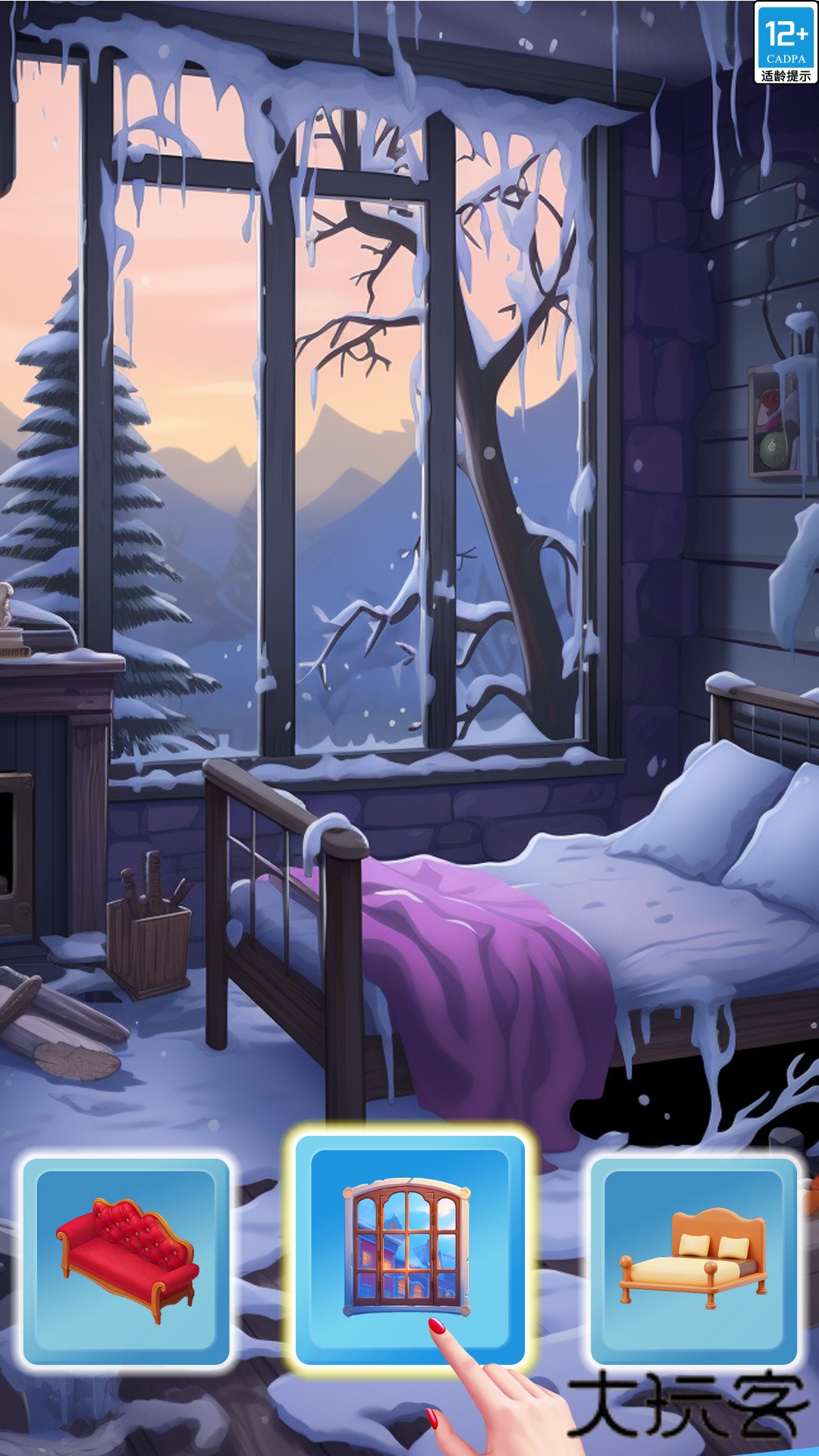
Task: Tap the 12+ CADPA age rating badge
Action: tap(786, 42)
